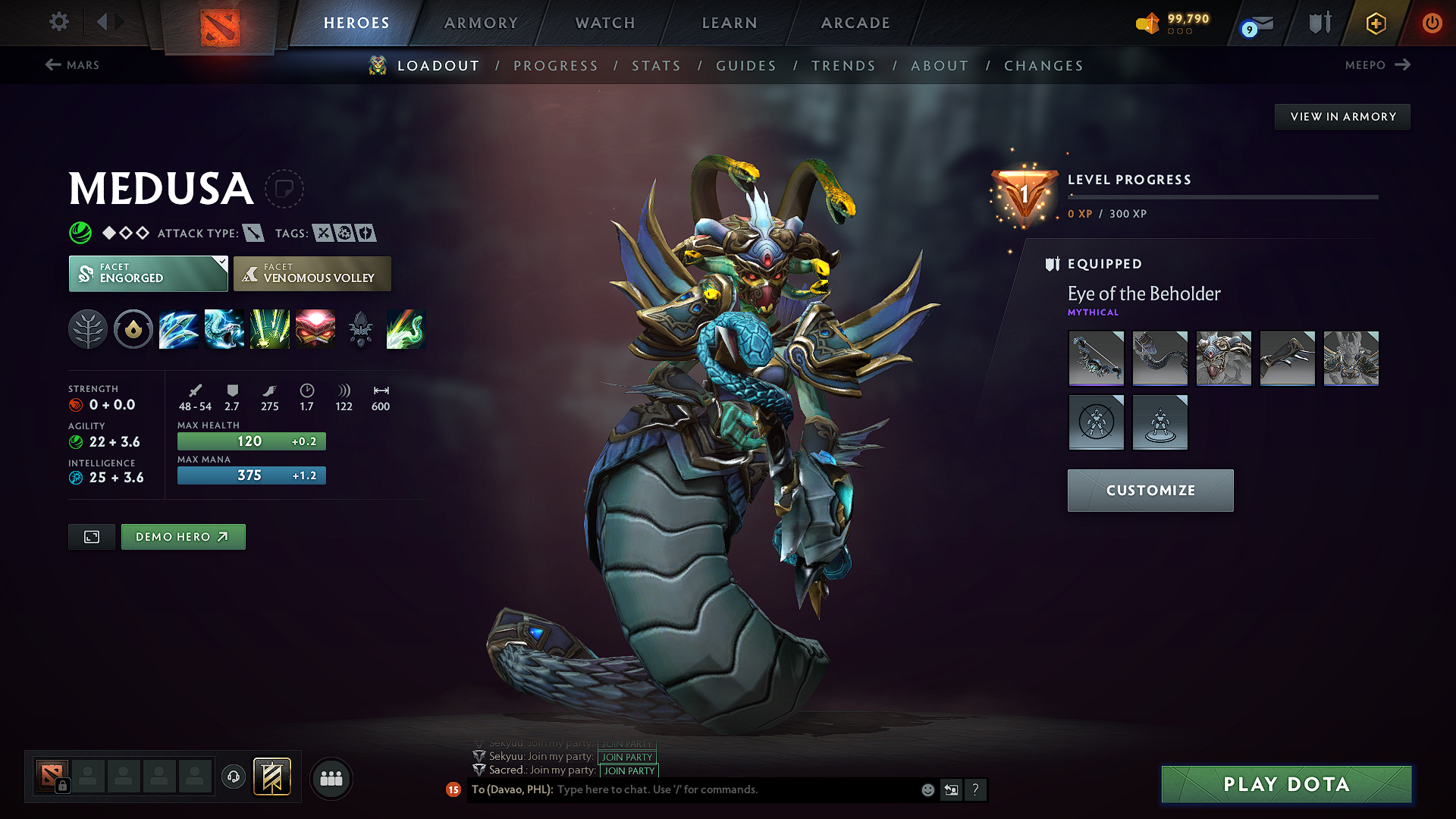Switch to the STATS tab
The image size is (1456, 819).
pos(656,65)
